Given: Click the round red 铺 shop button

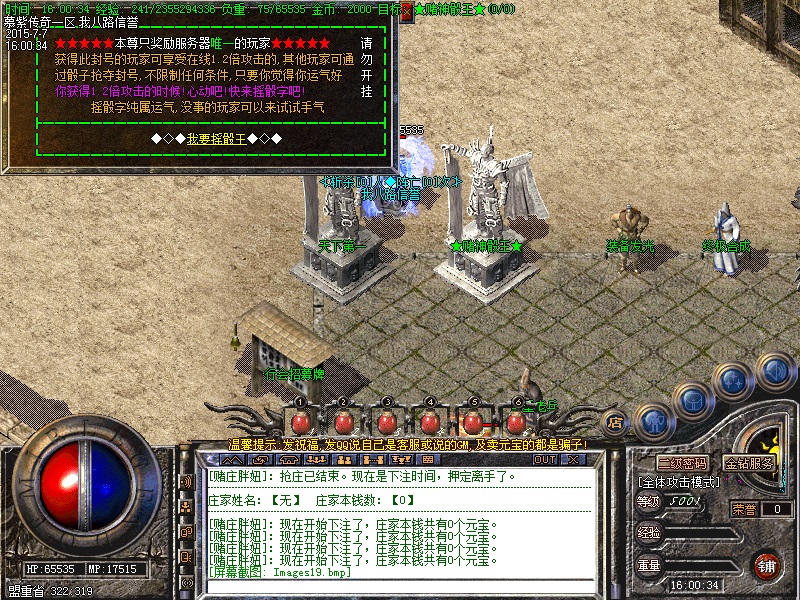Looking at the screenshot, I should [x=767, y=565].
